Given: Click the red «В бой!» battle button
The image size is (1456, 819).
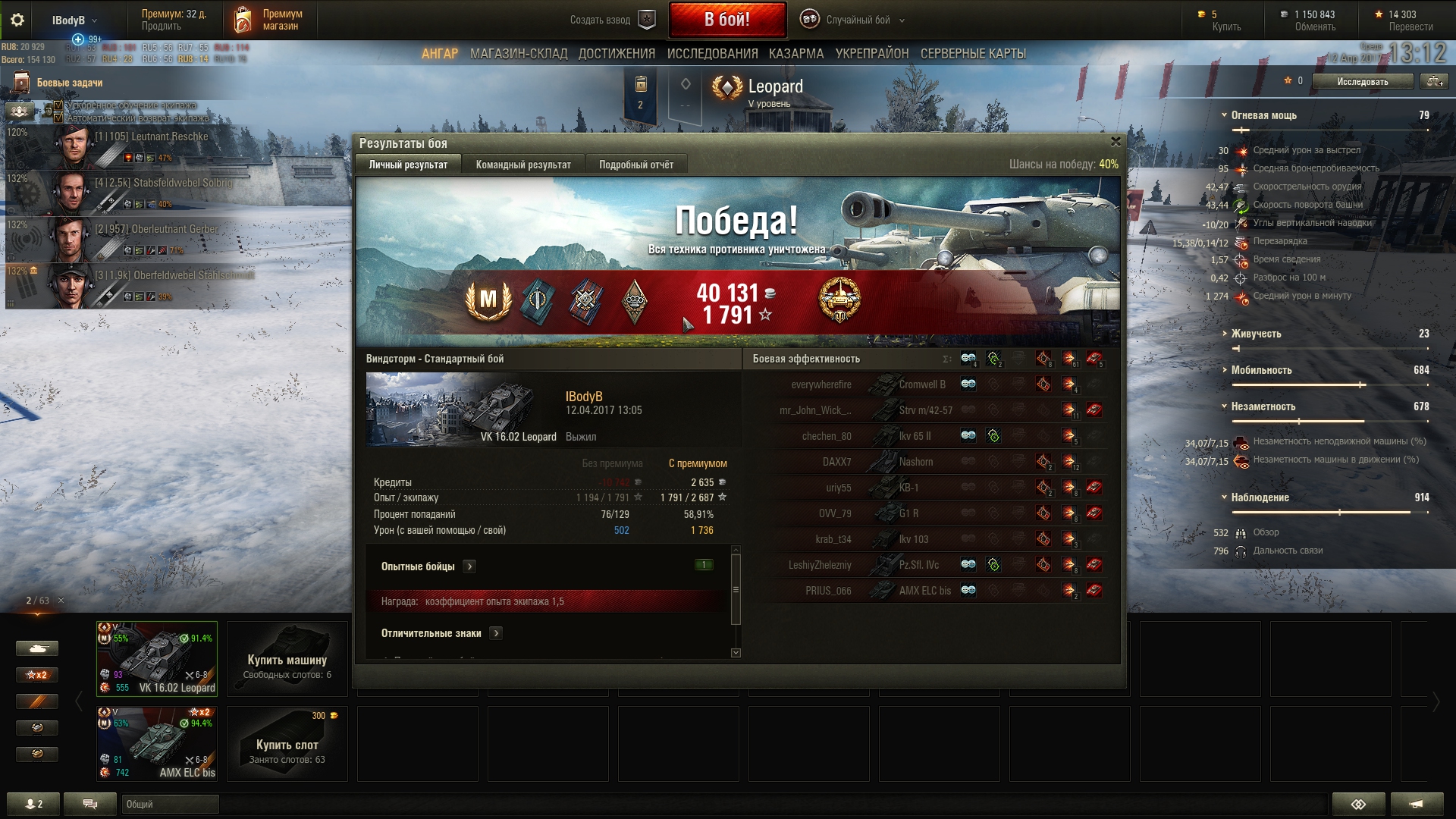Looking at the screenshot, I should [x=726, y=20].
